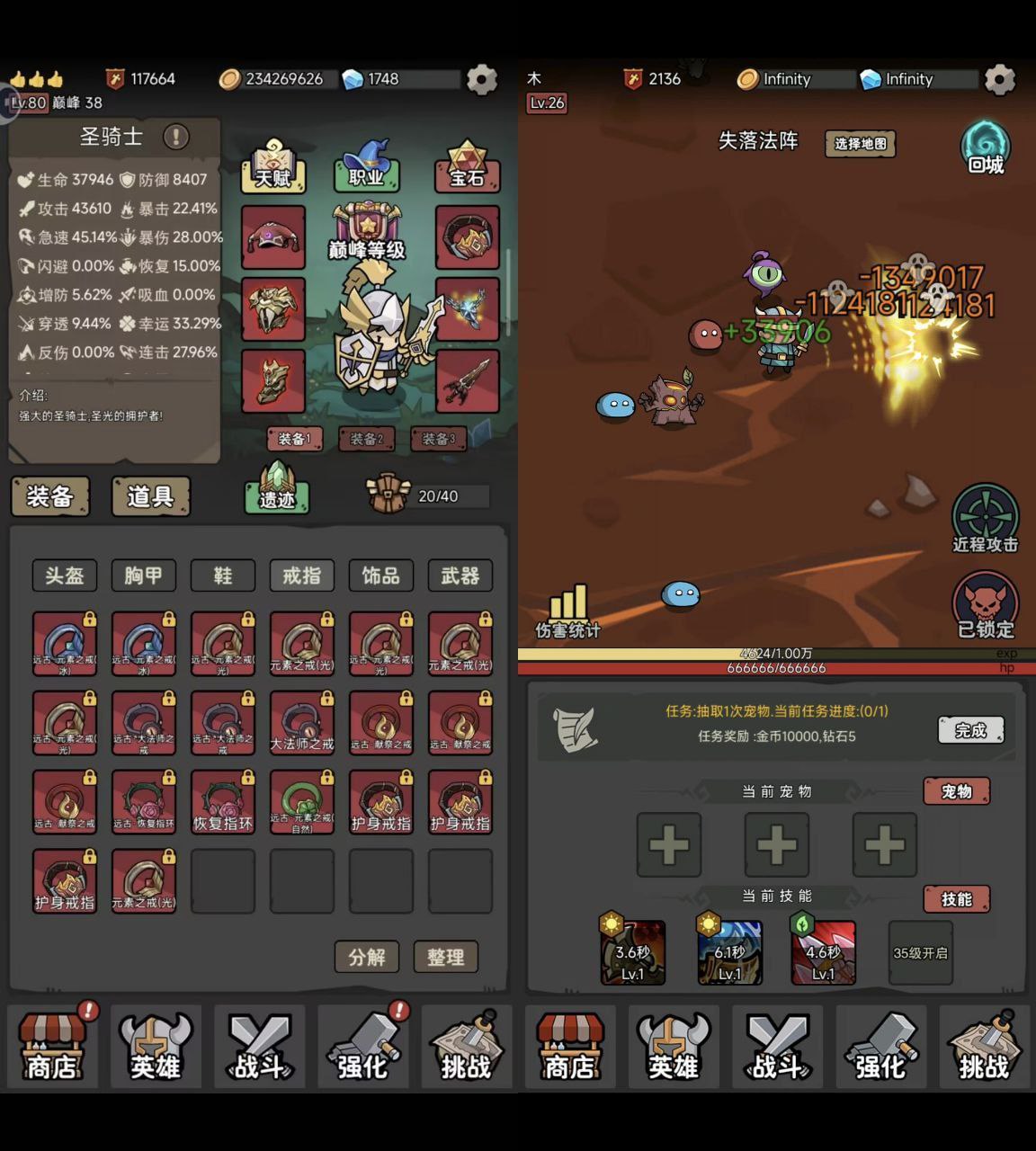This screenshot has height=1151, width=1036.
Task: Switch to the 装备3 loadout
Action: point(438,439)
